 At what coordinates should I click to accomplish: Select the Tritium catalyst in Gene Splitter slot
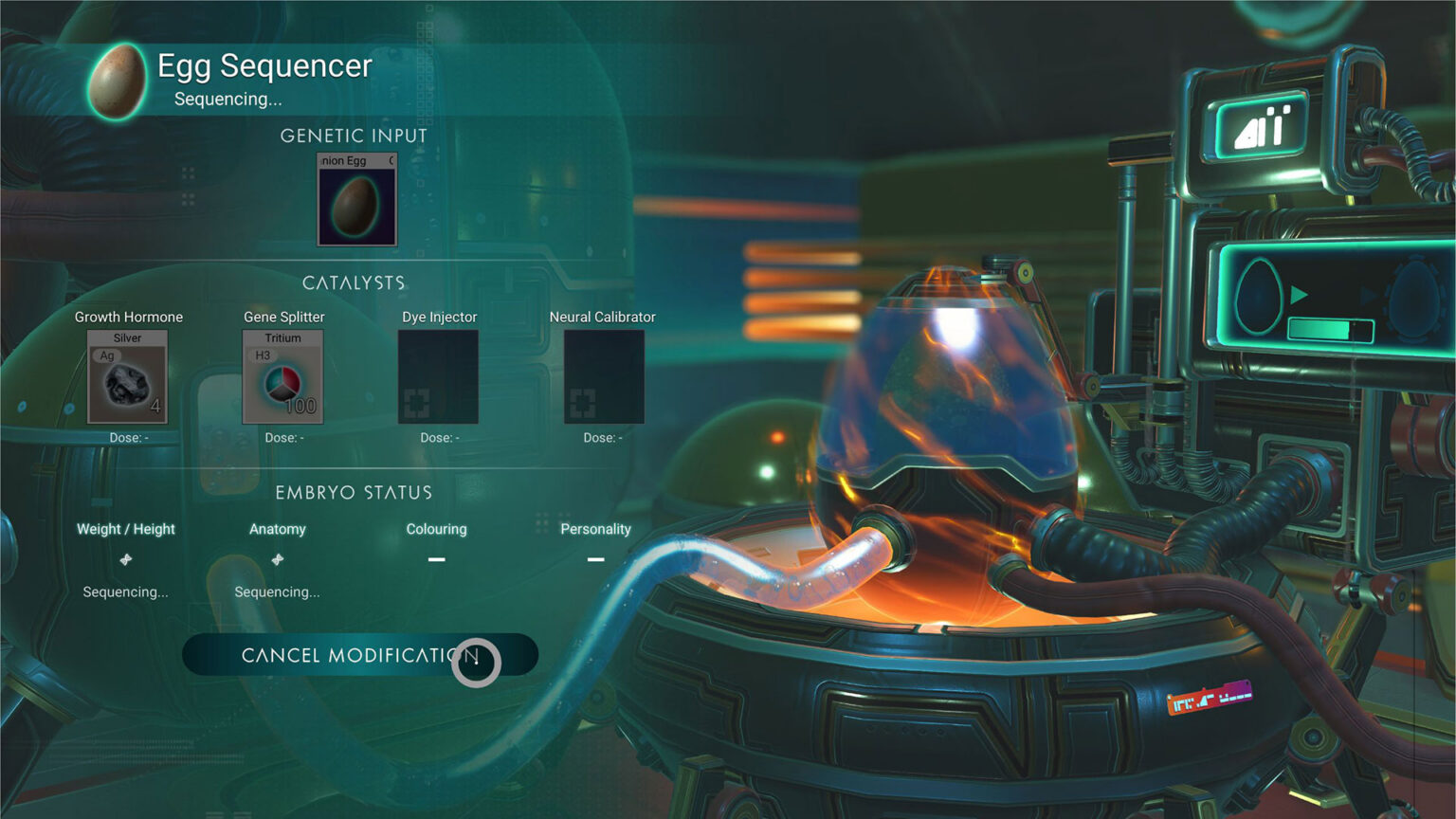click(282, 377)
